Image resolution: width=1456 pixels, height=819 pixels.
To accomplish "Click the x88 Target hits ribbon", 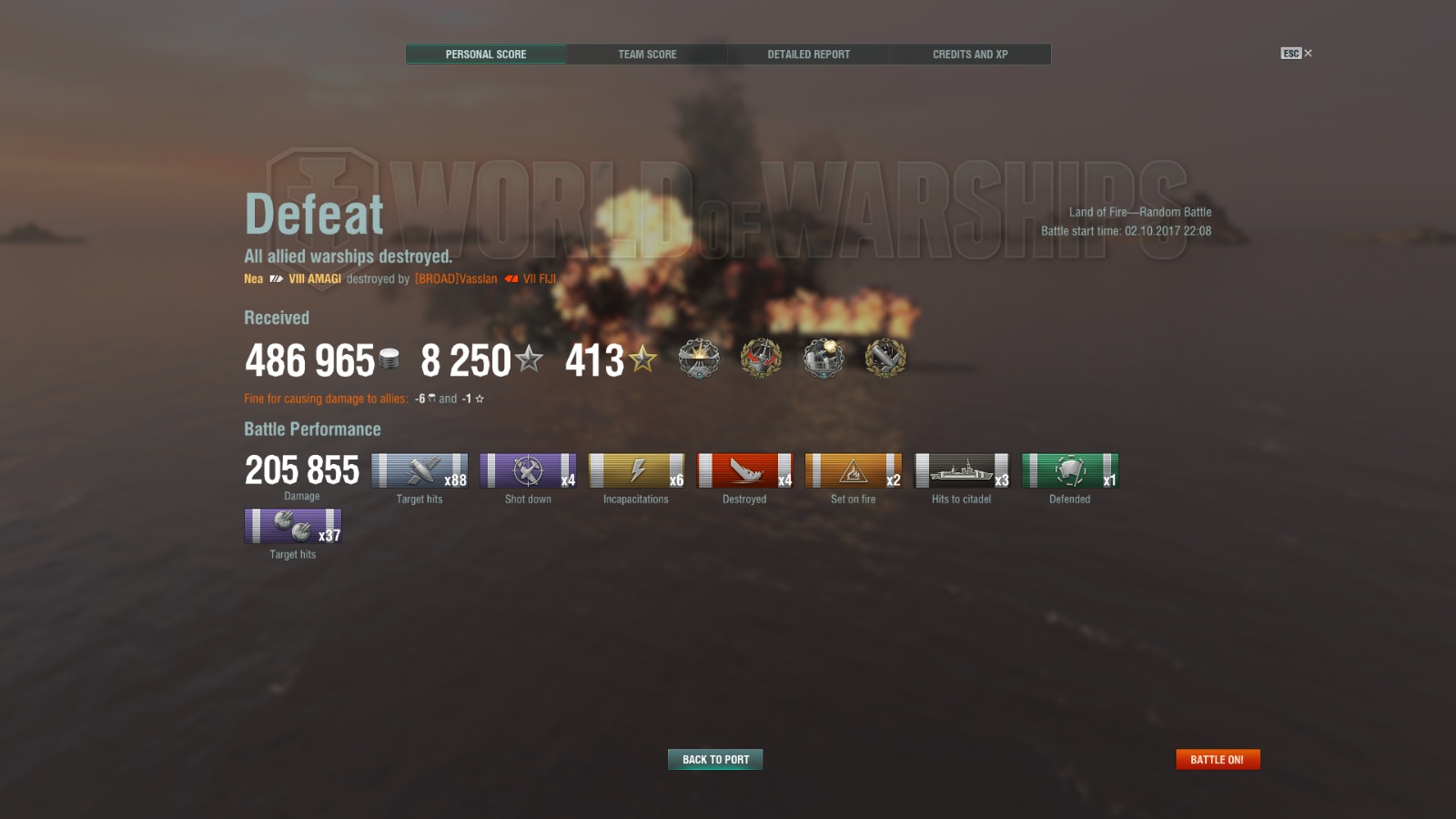I will pyautogui.click(x=420, y=471).
